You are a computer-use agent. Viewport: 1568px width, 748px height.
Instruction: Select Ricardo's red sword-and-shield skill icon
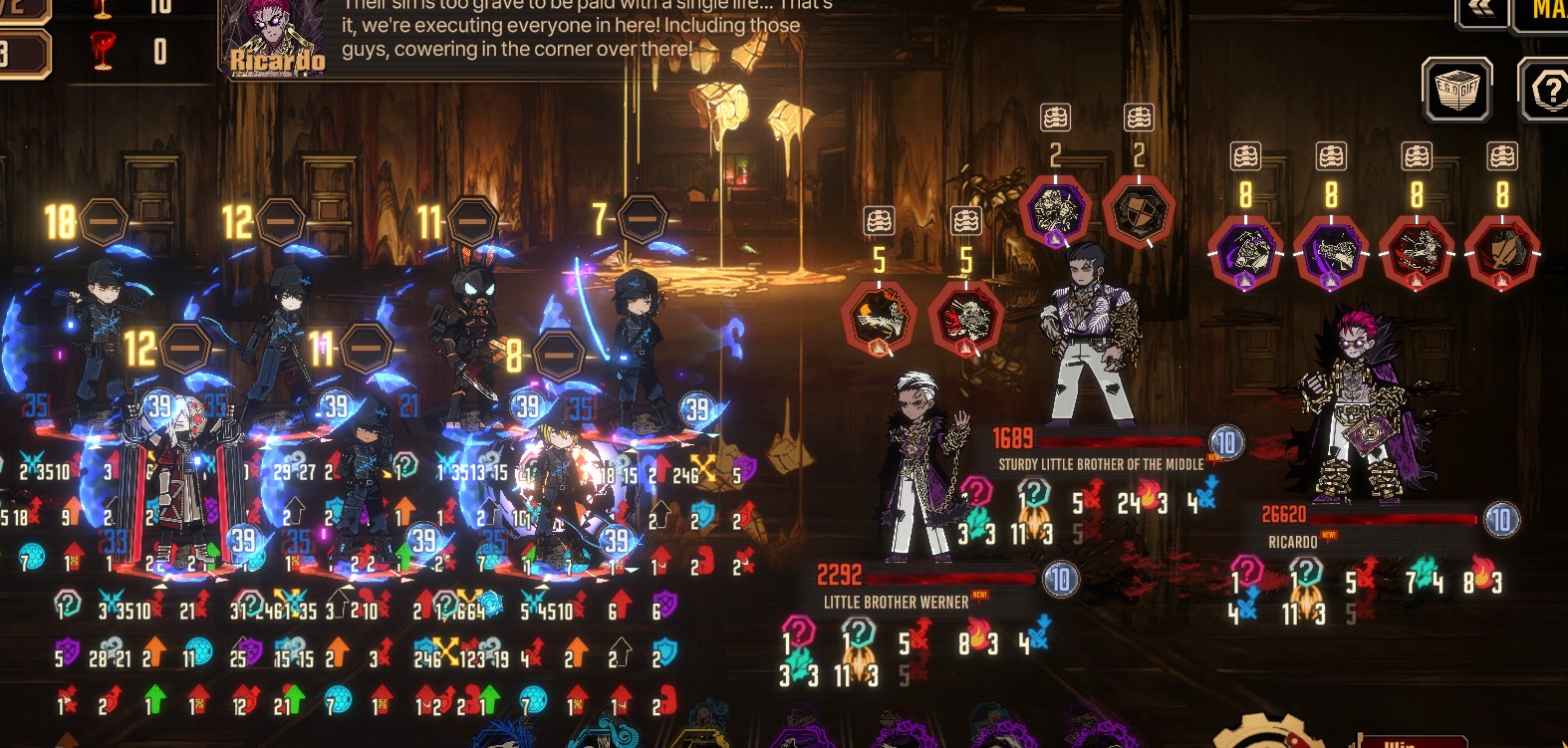[x=1502, y=253]
